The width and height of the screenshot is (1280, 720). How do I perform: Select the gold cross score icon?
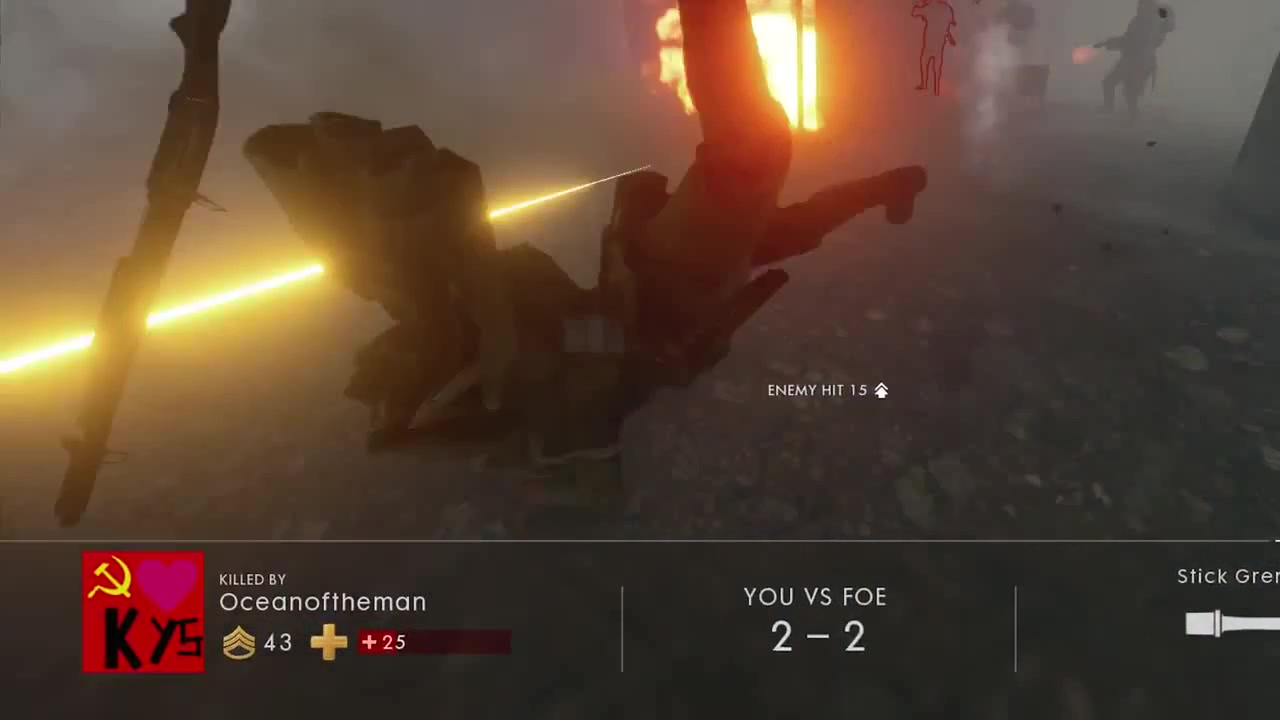[328, 643]
